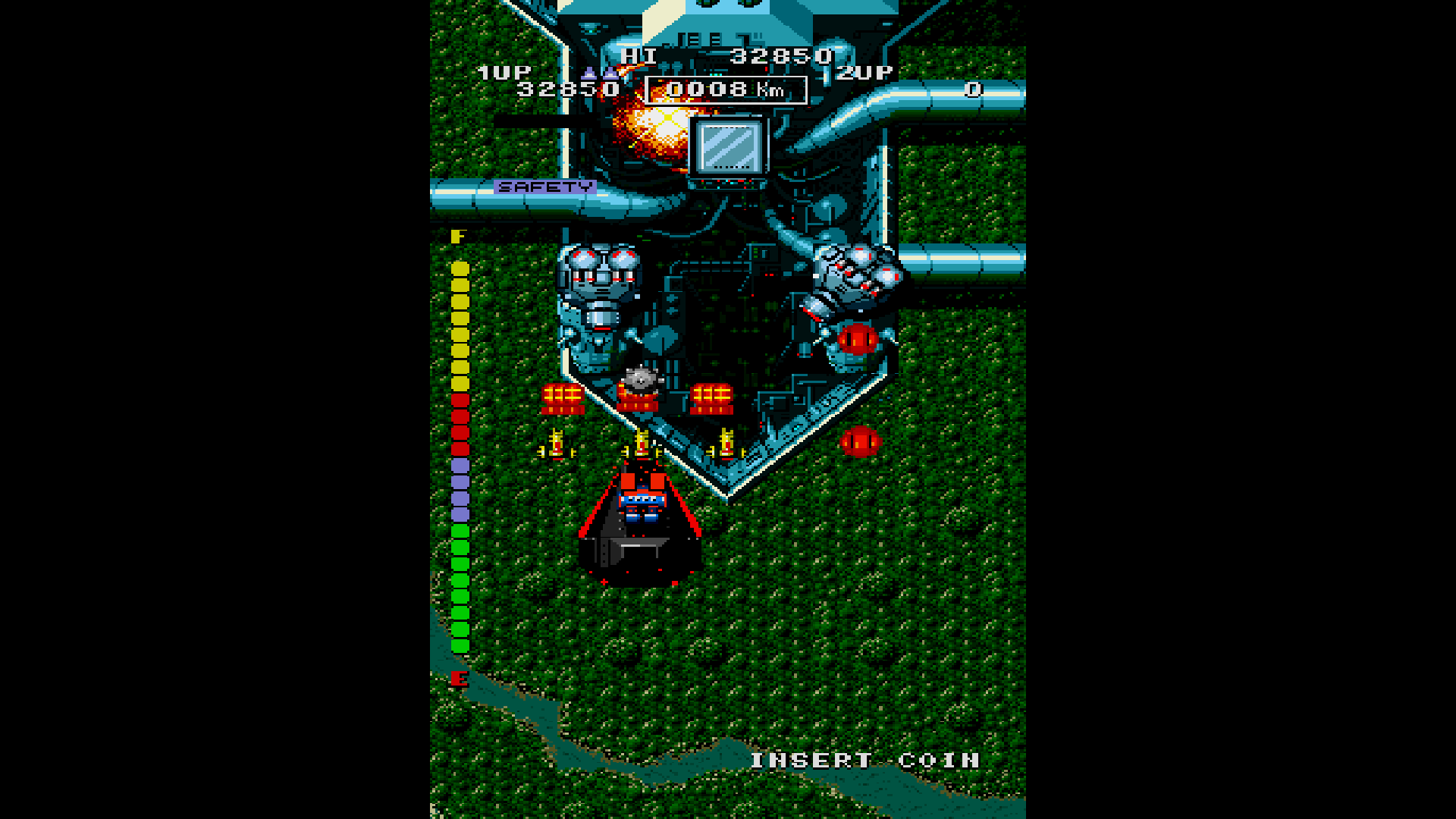Click the red sphere floating over the forest
1456x819 pixels.
point(859,442)
